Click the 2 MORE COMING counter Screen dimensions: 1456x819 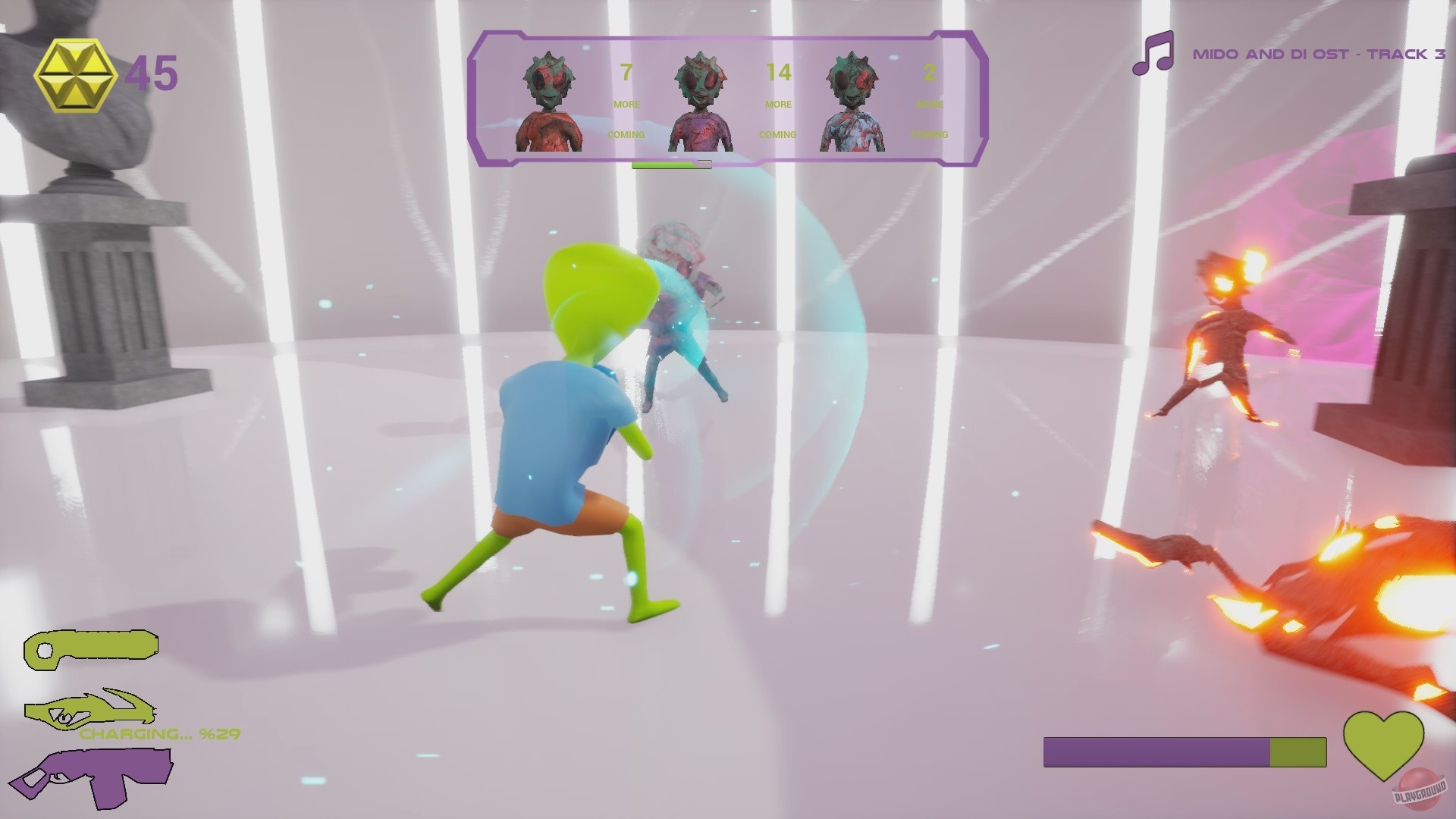(x=931, y=102)
